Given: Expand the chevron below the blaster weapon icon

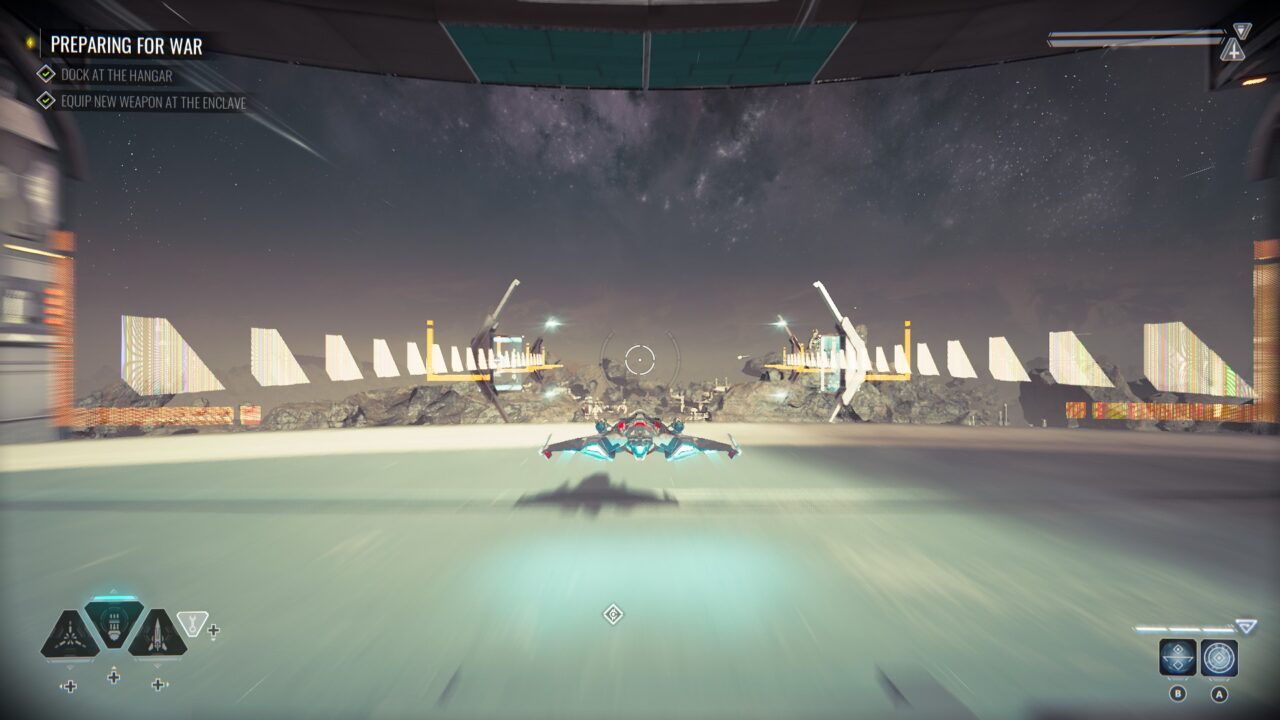Looking at the screenshot, I should (68, 667).
